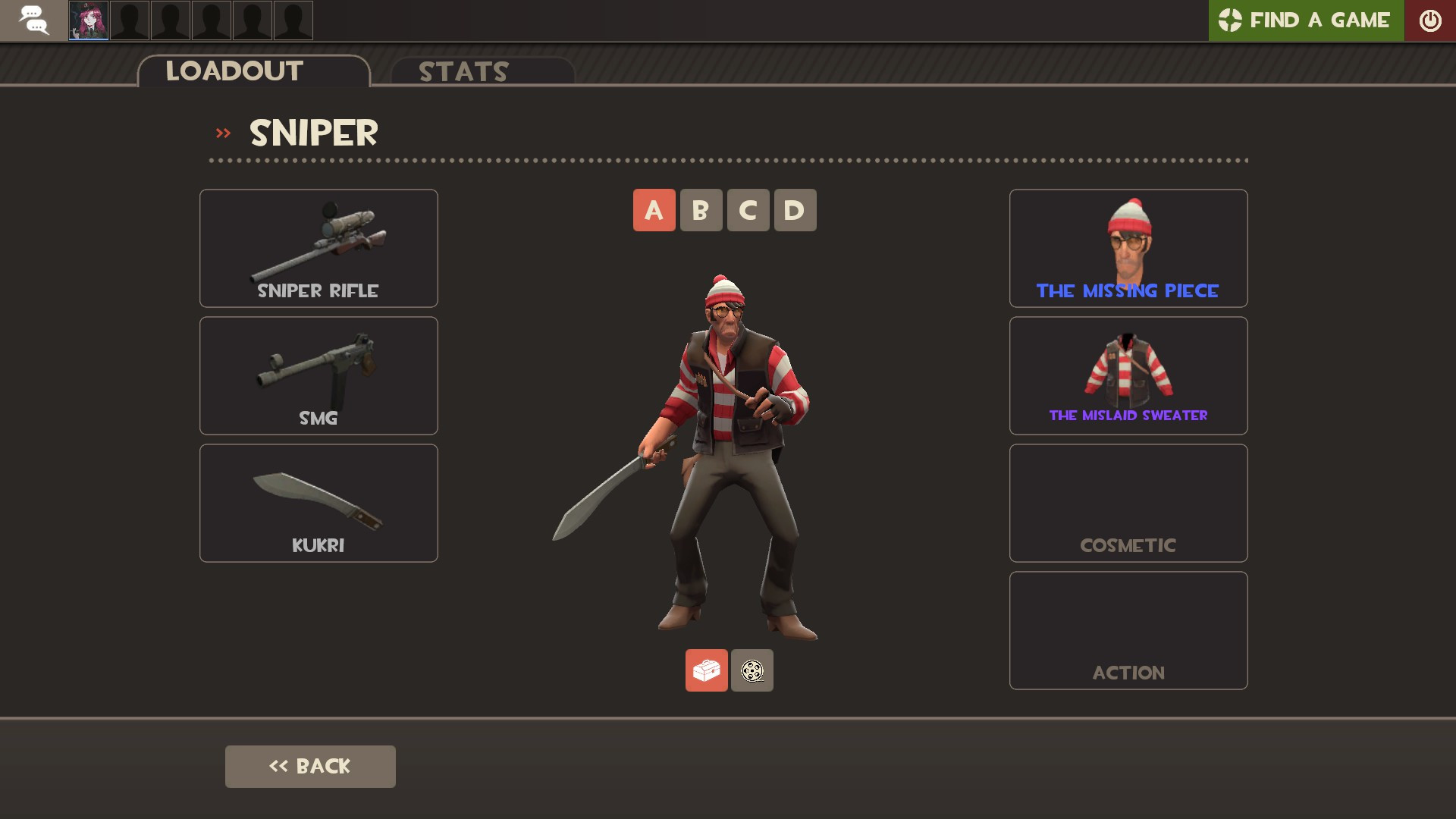
Task: Open The Missing Piece headwear slot
Action: [x=1128, y=248]
